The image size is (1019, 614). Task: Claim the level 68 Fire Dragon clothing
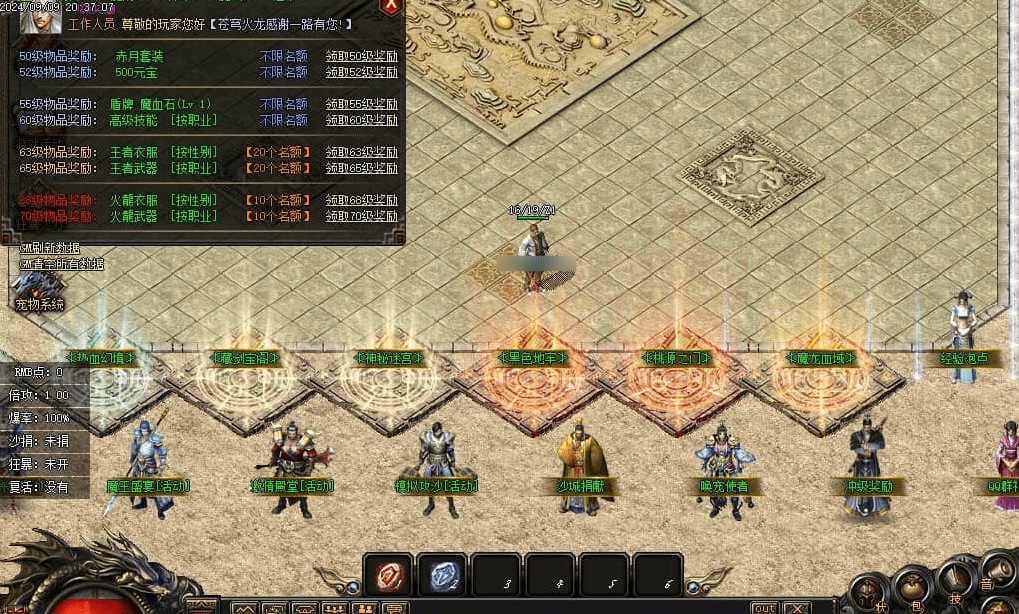pyautogui.click(x=361, y=200)
